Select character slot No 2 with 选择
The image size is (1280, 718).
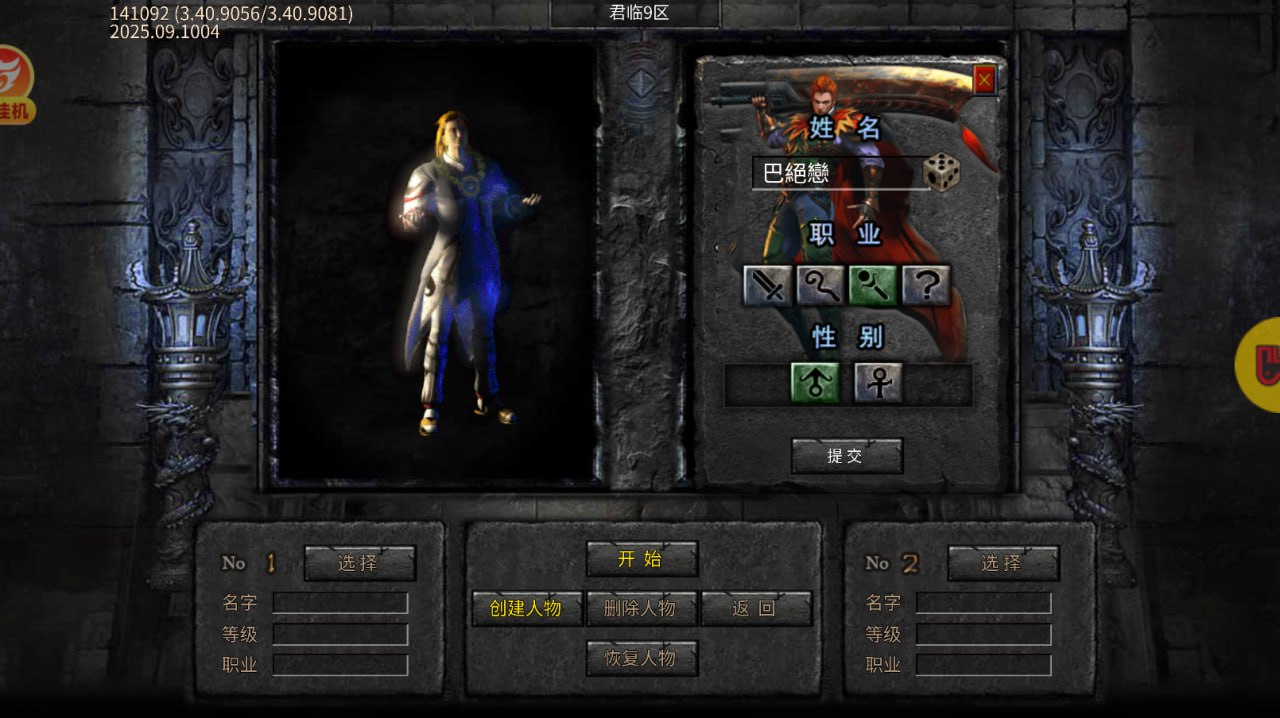pyautogui.click(x=1002, y=563)
